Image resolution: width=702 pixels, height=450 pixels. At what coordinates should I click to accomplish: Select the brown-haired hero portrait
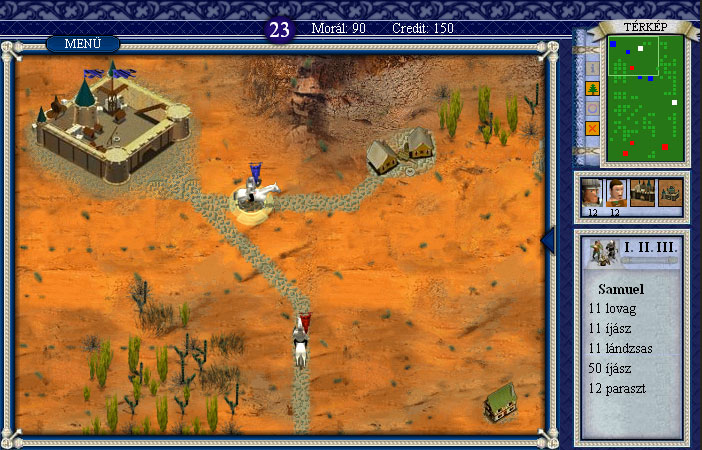[x=617, y=192]
